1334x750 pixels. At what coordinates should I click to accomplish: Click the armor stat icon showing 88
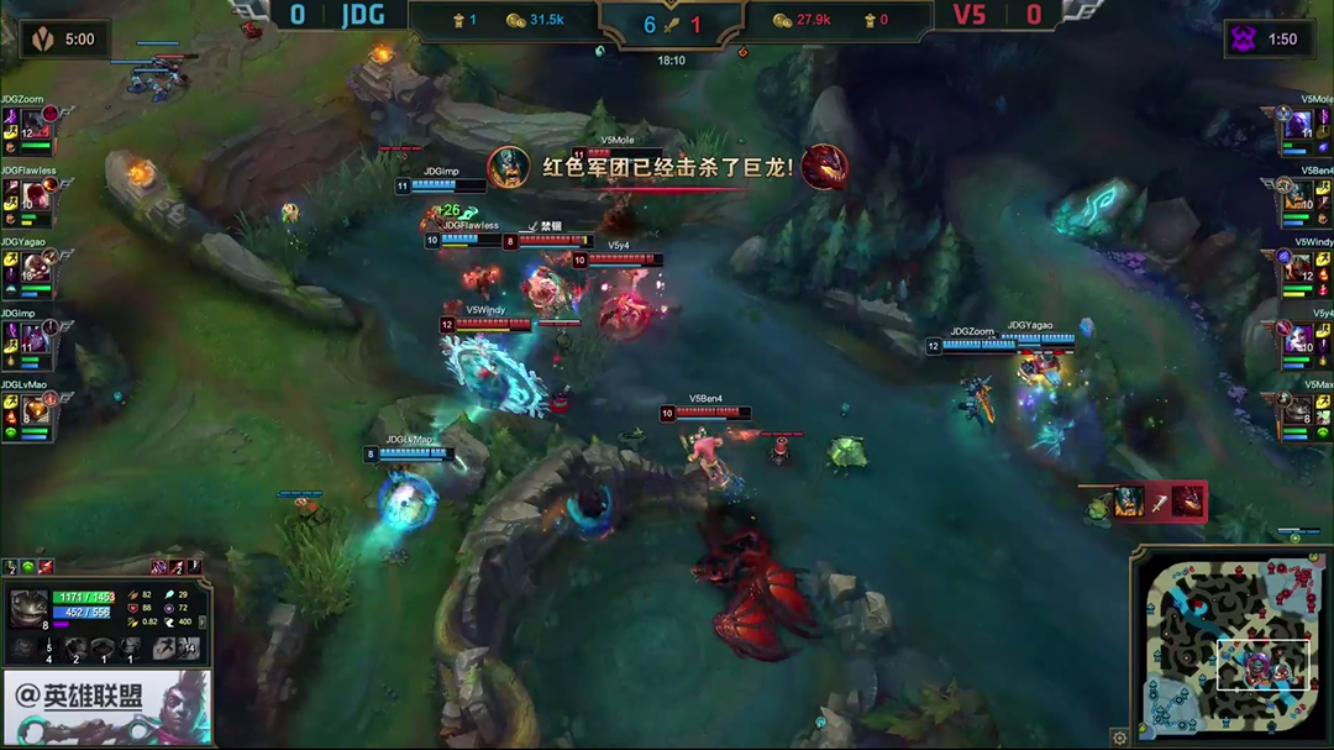click(x=133, y=608)
